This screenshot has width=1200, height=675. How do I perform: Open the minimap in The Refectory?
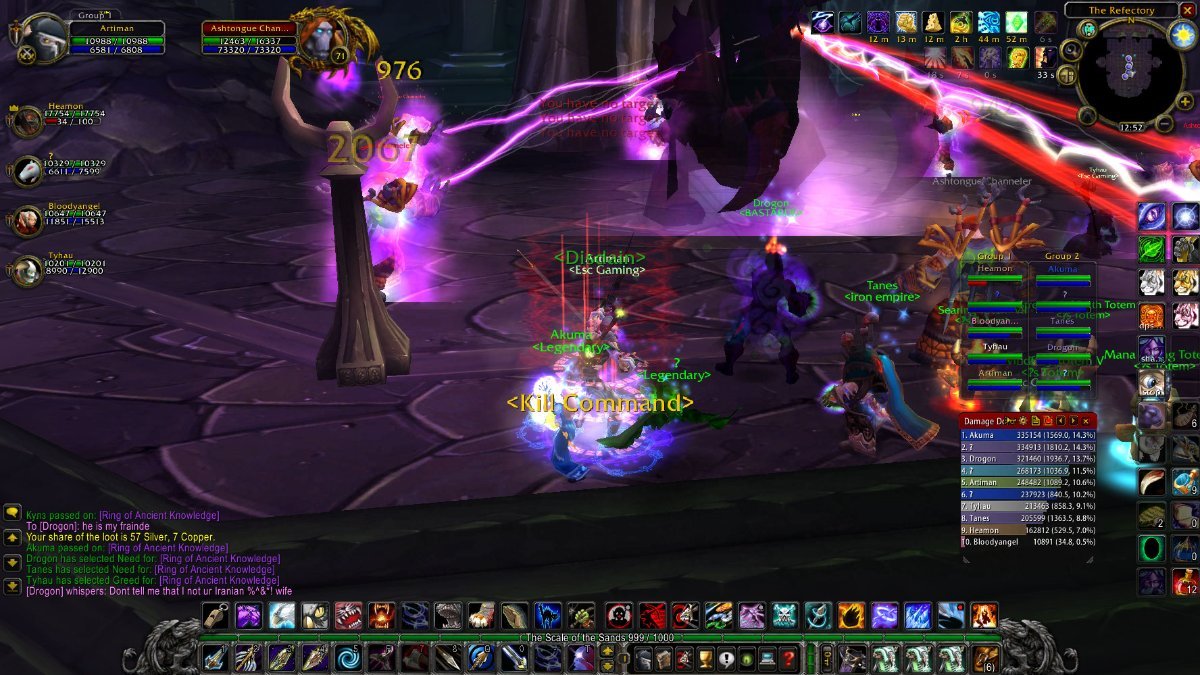(1126, 70)
